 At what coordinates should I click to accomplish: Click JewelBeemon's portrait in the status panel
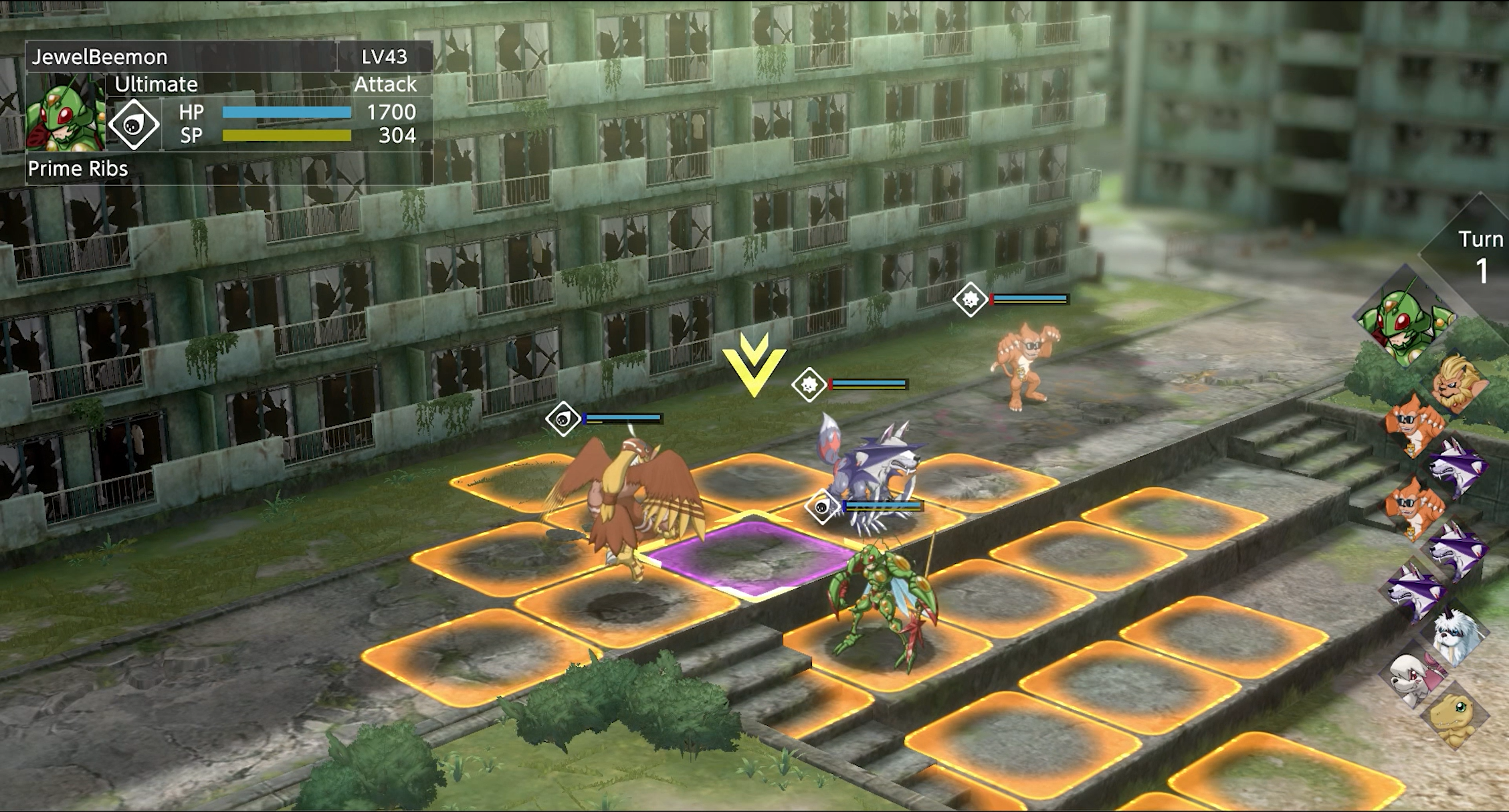coord(66,114)
